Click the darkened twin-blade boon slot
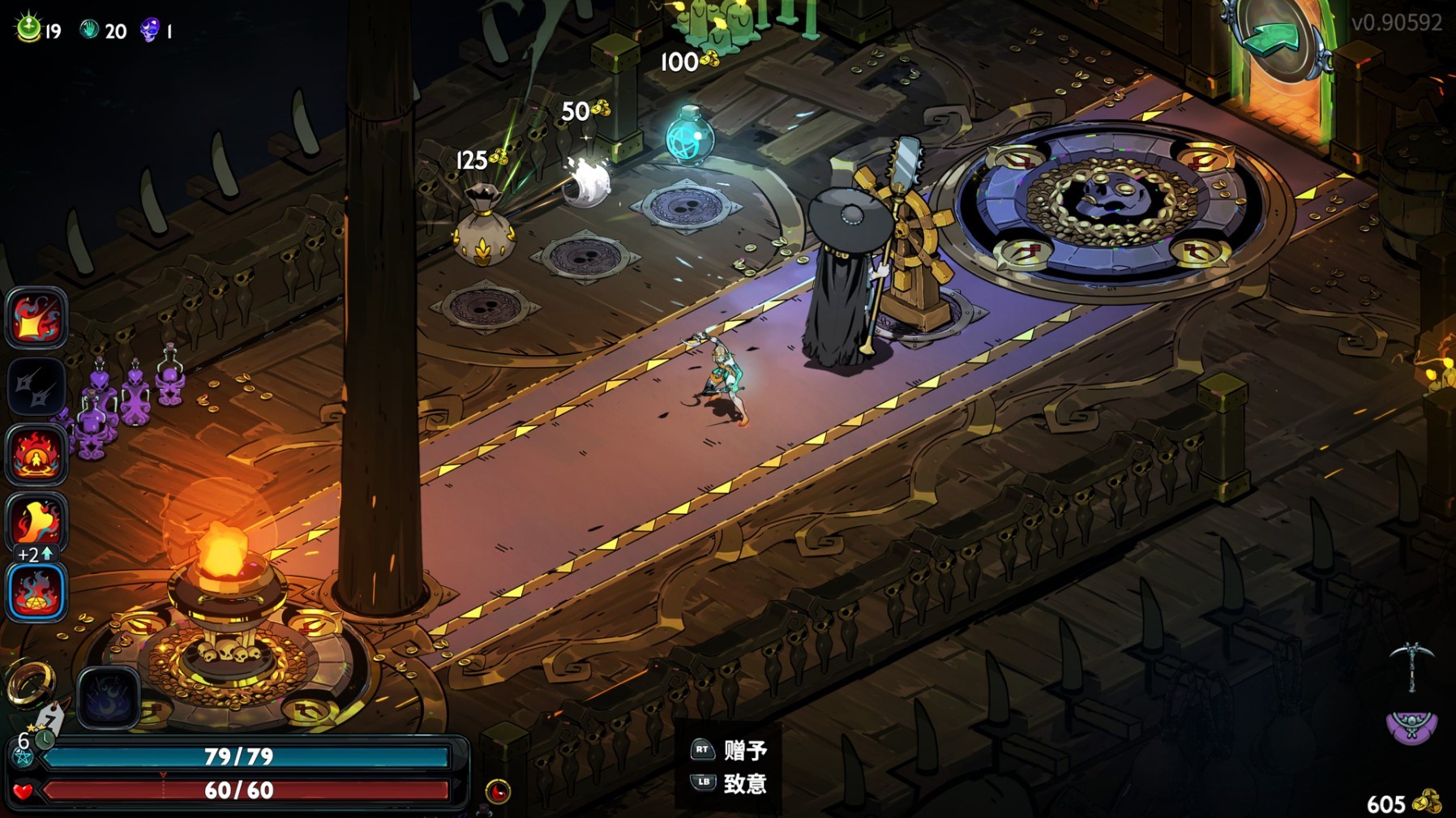 pyautogui.click(x=36, y=387)
